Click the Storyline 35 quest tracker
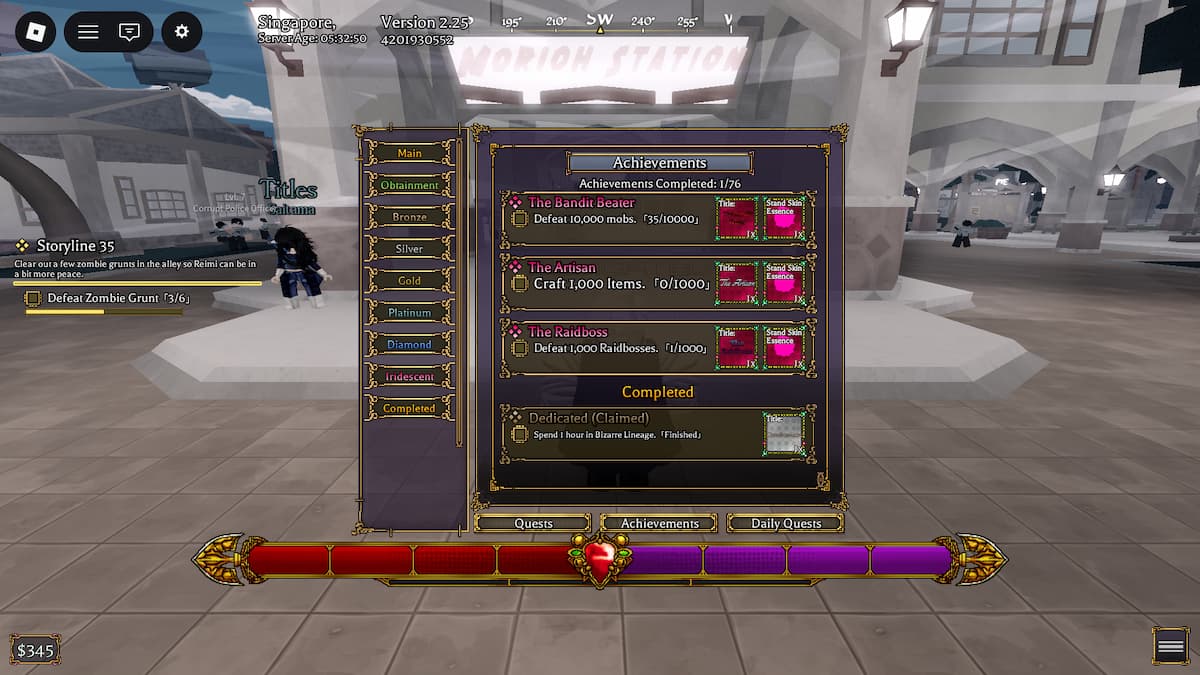1200x675 pixels. (75, 245)
